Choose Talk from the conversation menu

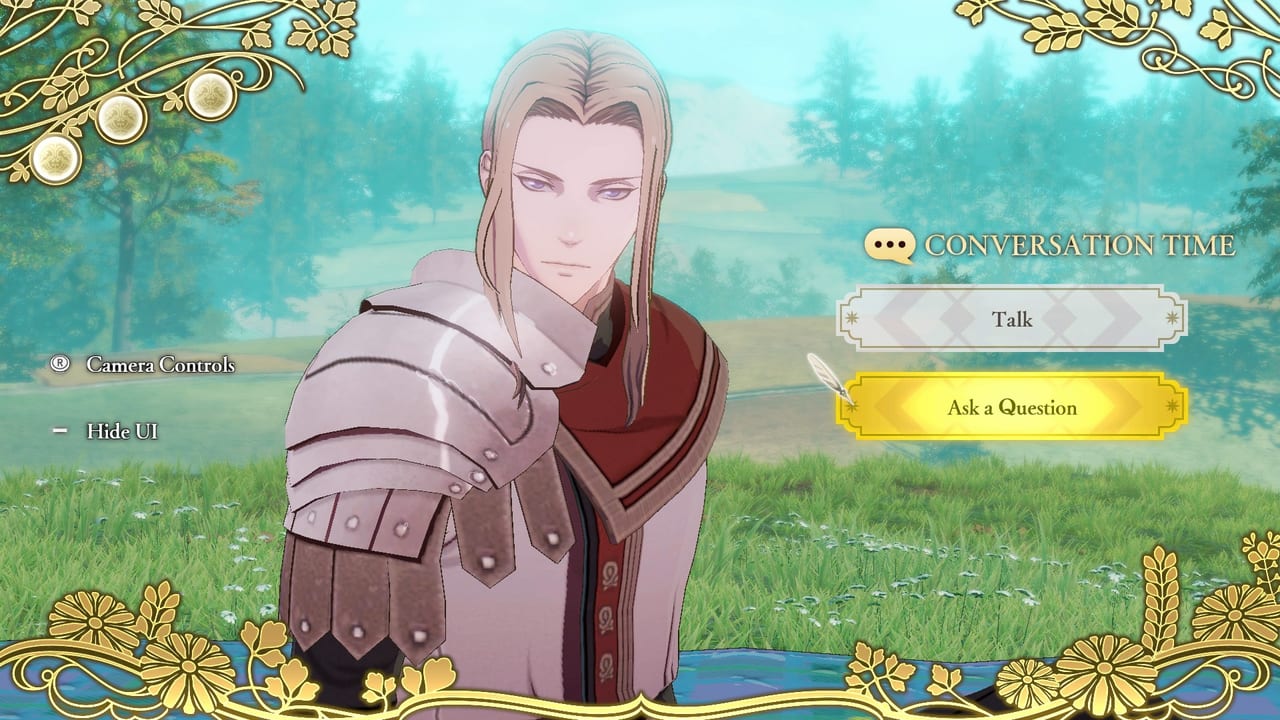(x=1013, y=320)
